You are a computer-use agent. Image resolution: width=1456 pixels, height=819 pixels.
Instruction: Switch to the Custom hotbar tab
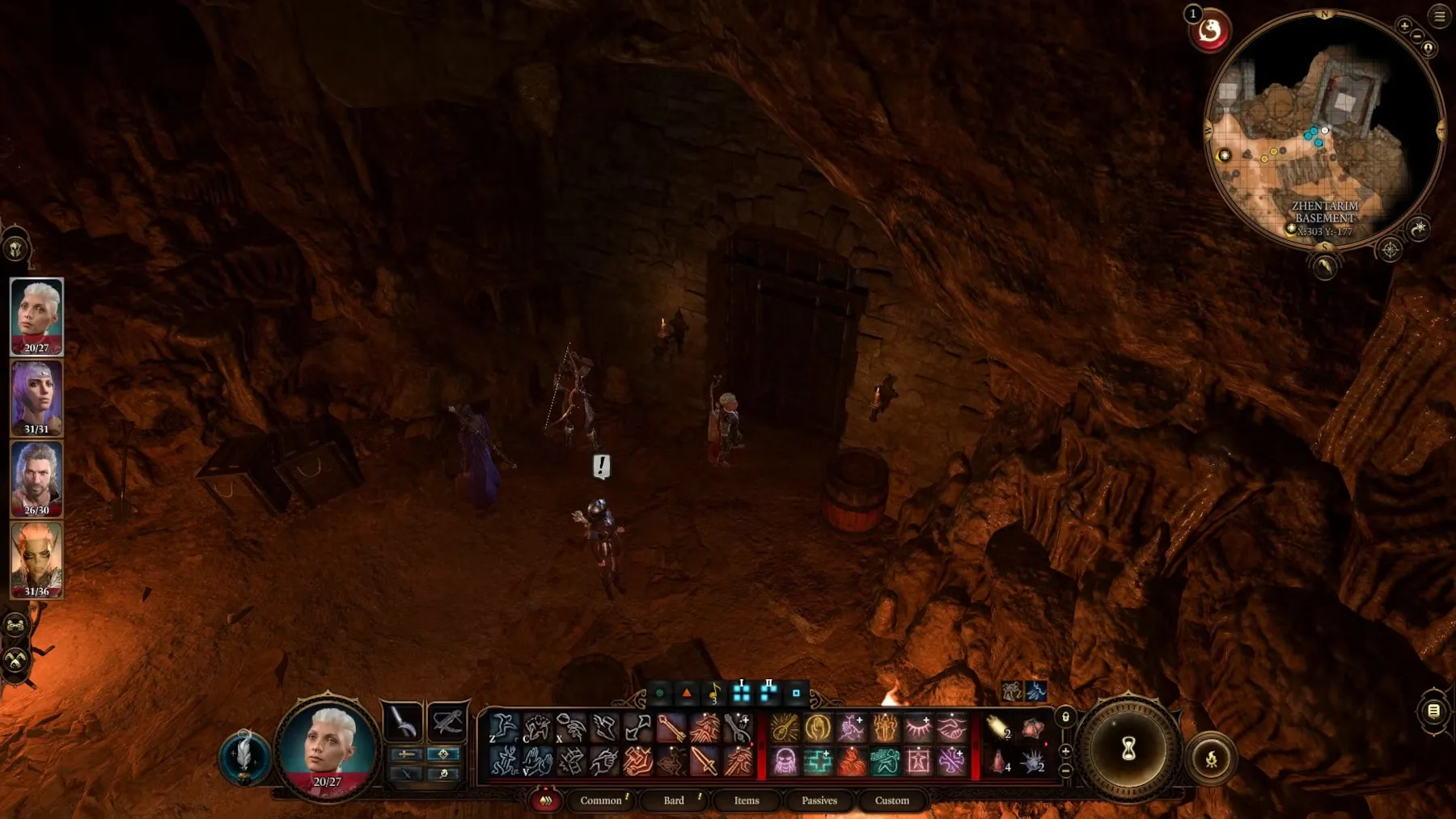pyautogui.click(x=891, y=800)
